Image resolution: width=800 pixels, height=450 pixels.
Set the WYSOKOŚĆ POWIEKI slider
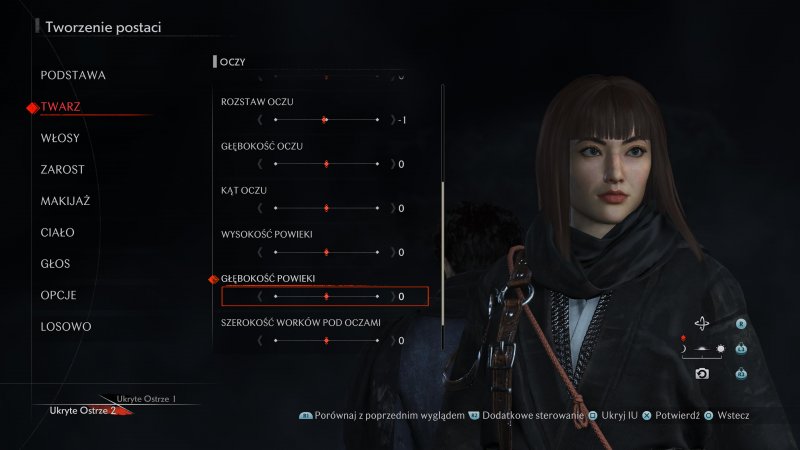click(x=326, y=252)
